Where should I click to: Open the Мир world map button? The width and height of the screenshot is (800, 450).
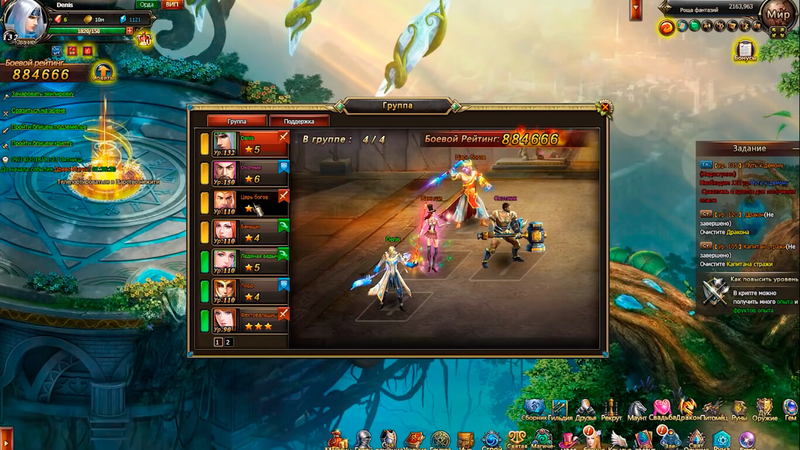pos(778,15)
